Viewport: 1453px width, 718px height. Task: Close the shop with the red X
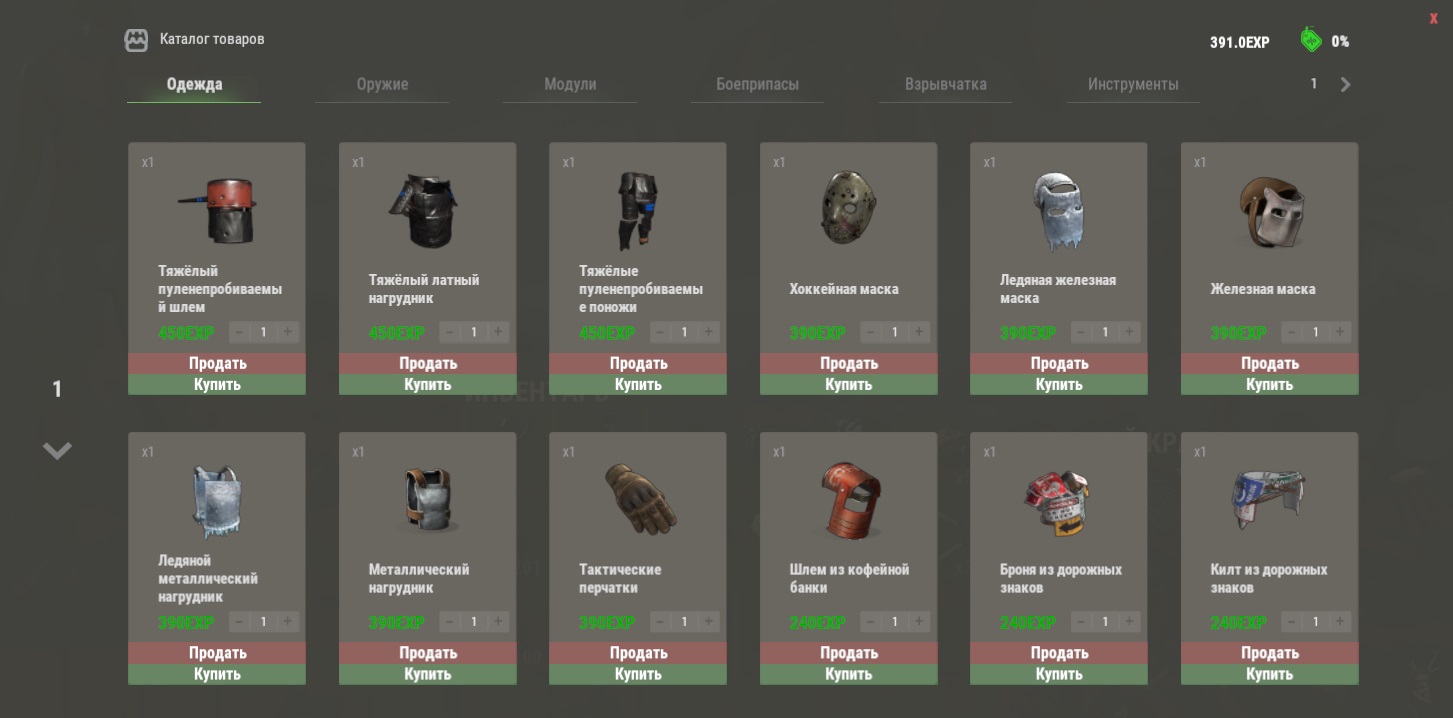1433,18
